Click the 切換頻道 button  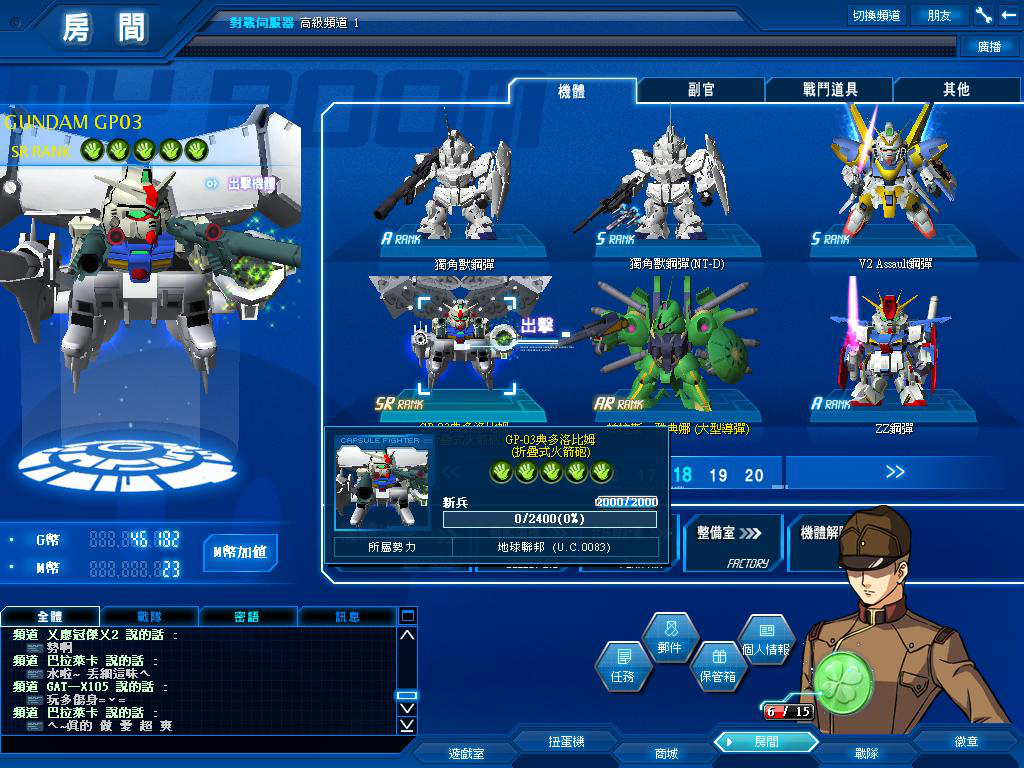tap(876, 15)
